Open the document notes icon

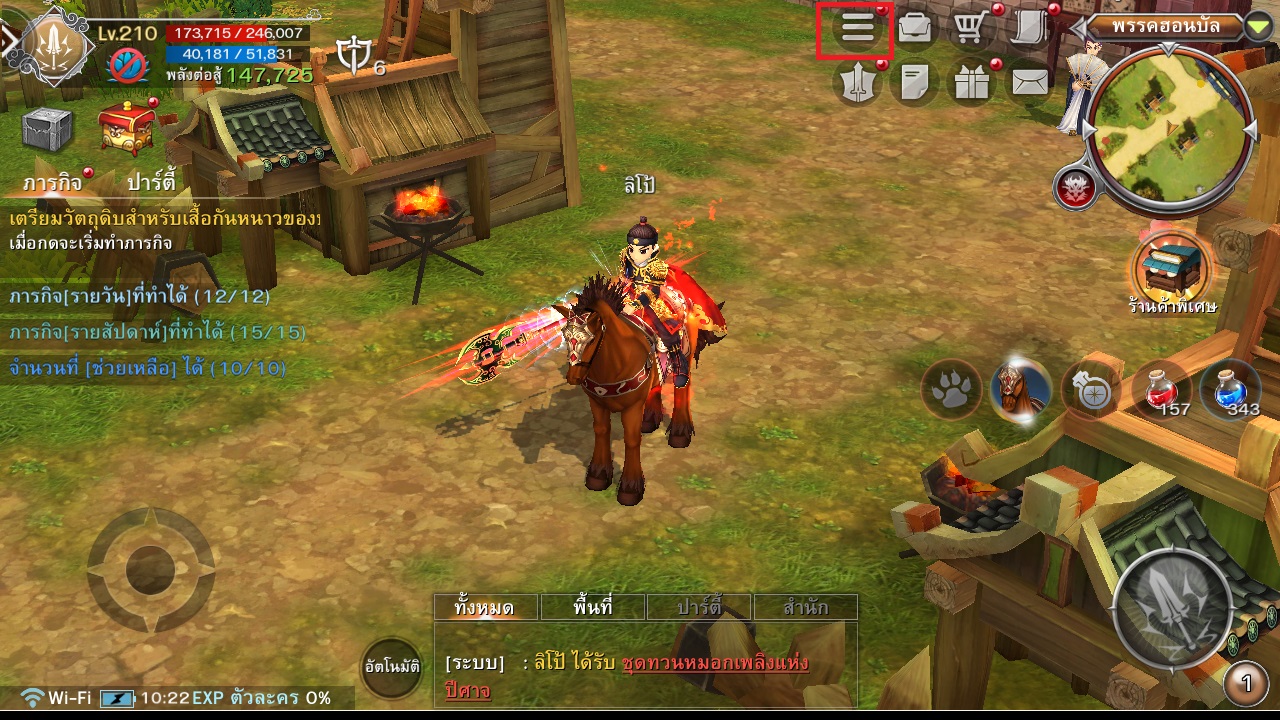point(914,83)
